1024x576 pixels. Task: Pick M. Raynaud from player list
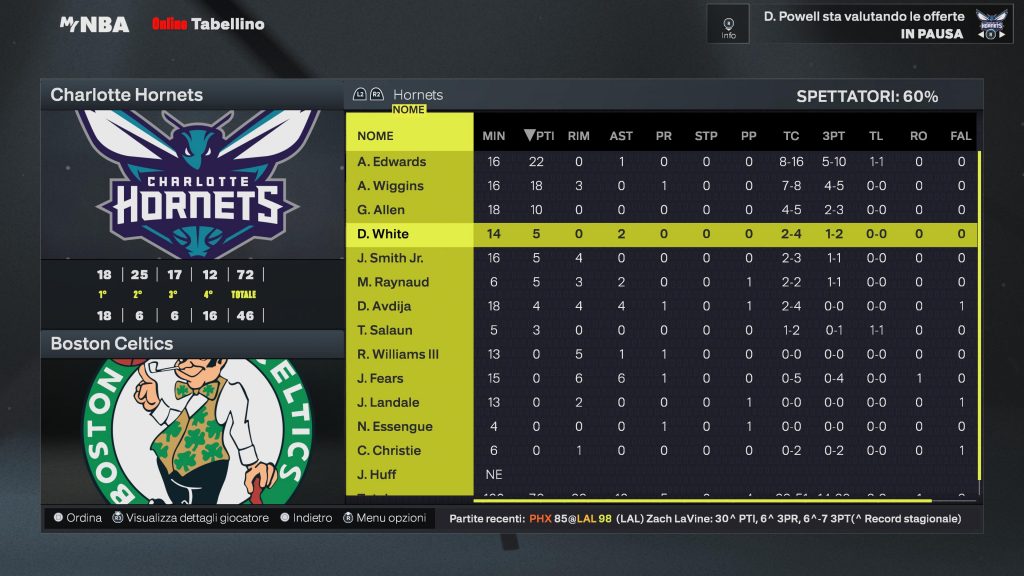[393, 282]
